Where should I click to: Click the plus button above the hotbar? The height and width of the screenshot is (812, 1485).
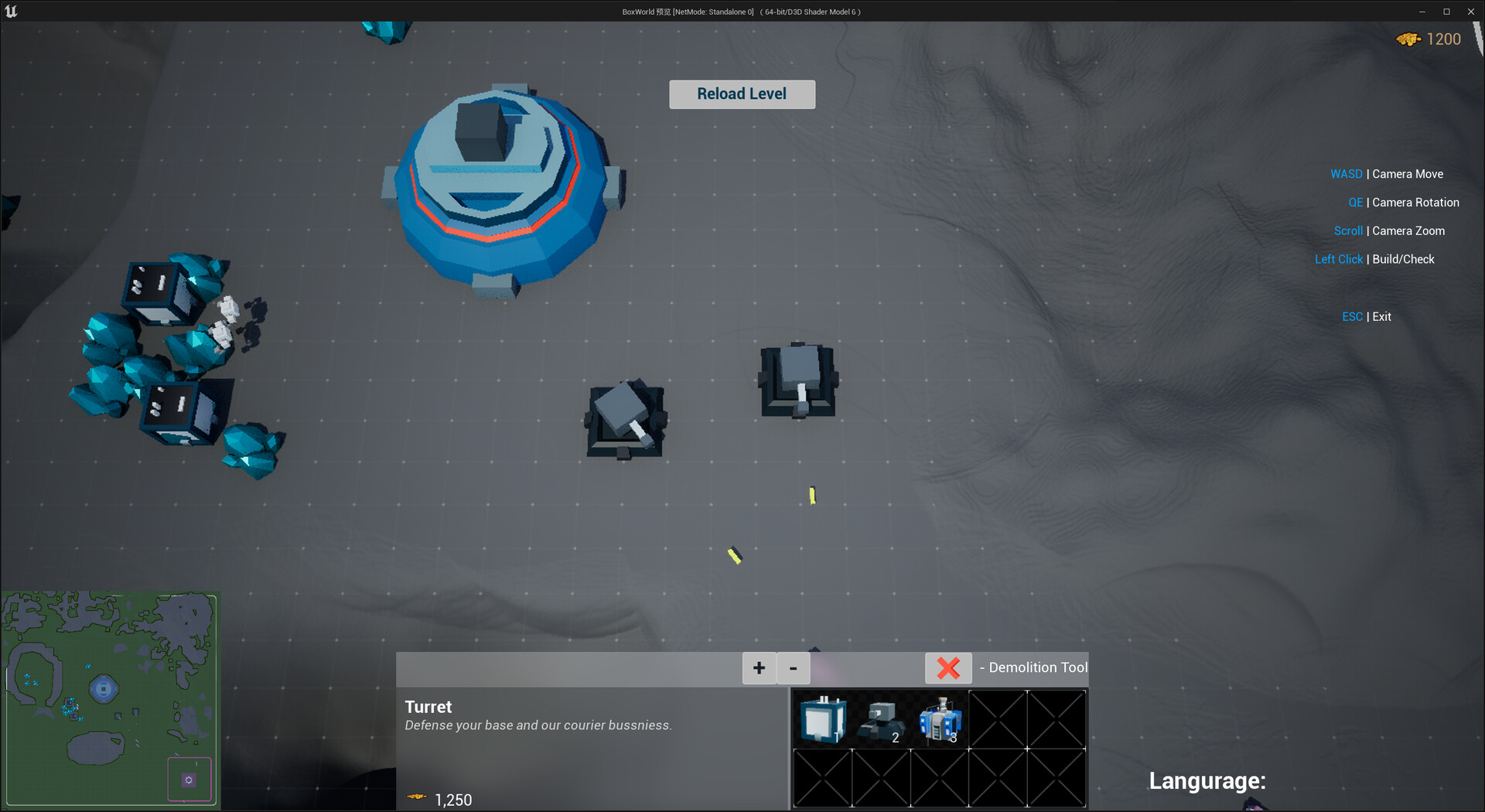pyautogui.click(x=759, y=668)
